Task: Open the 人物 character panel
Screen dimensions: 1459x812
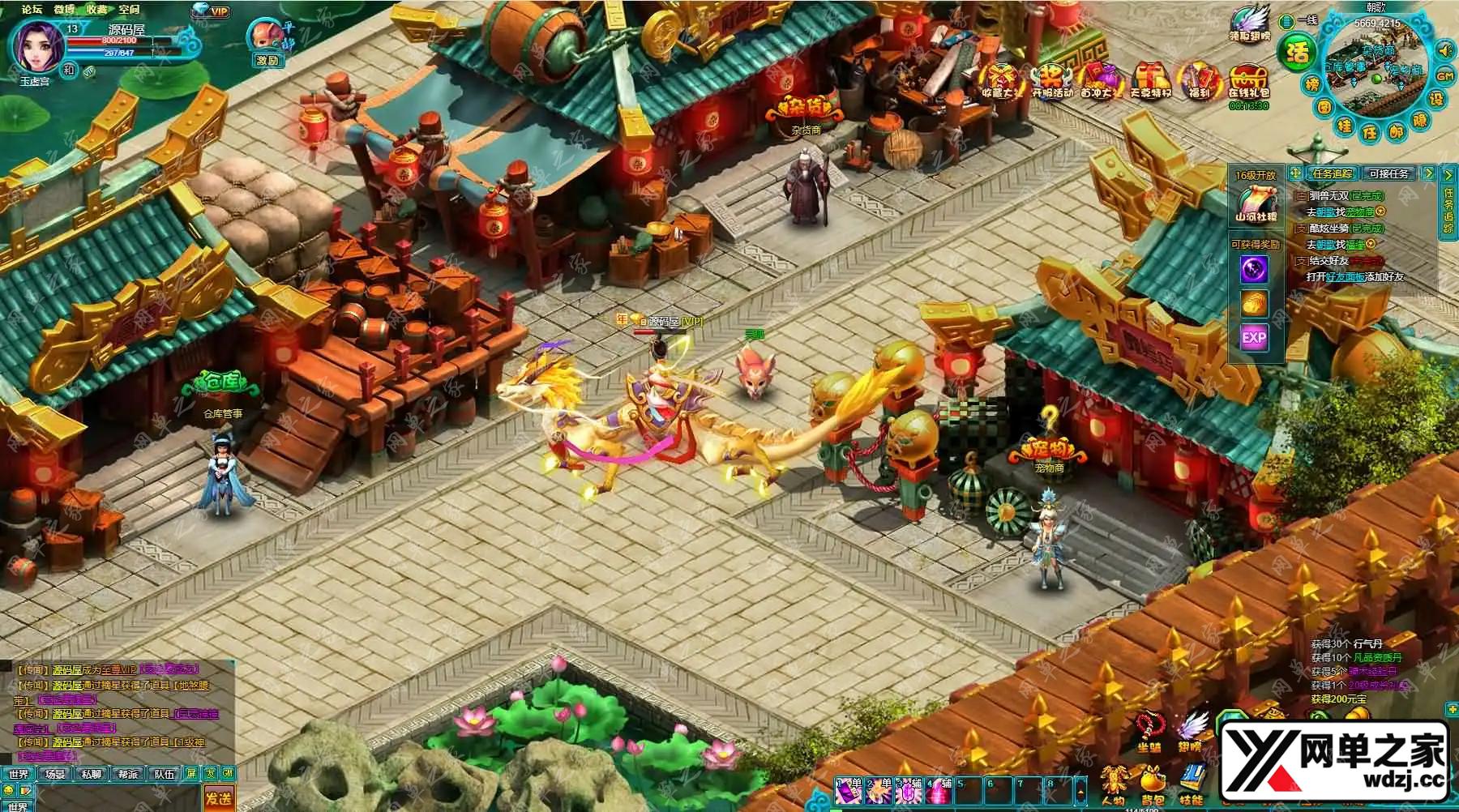Action: [1114, 786]
